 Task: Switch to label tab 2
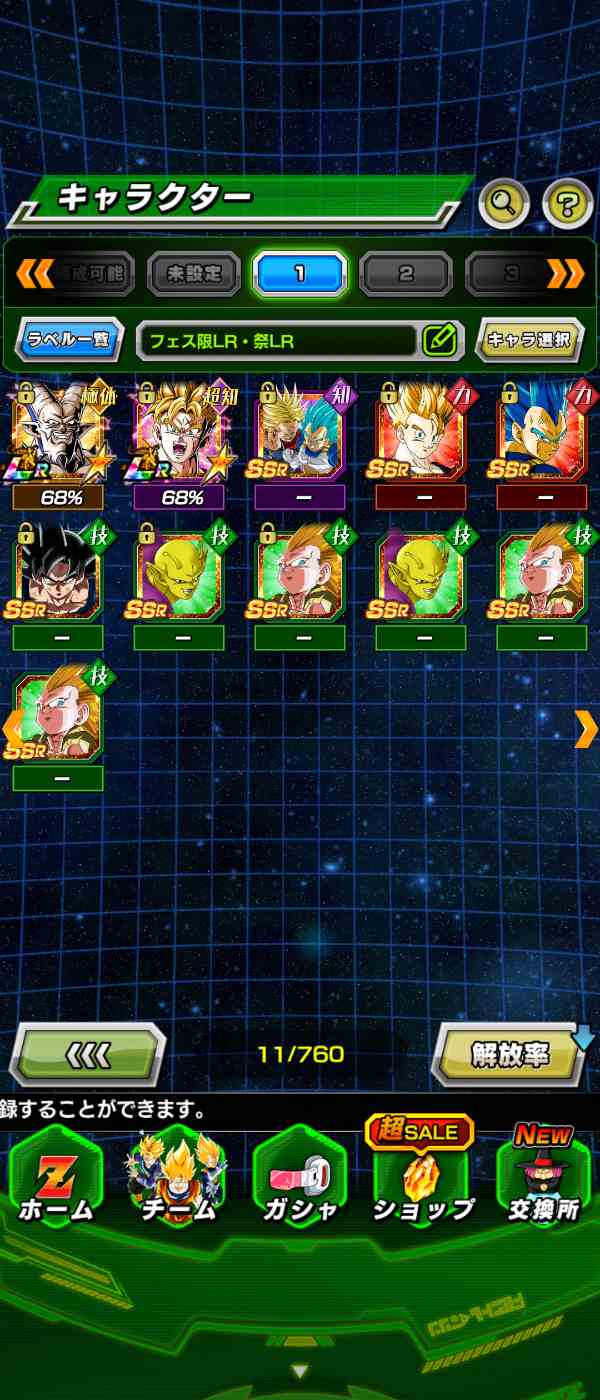pos(406,273)
